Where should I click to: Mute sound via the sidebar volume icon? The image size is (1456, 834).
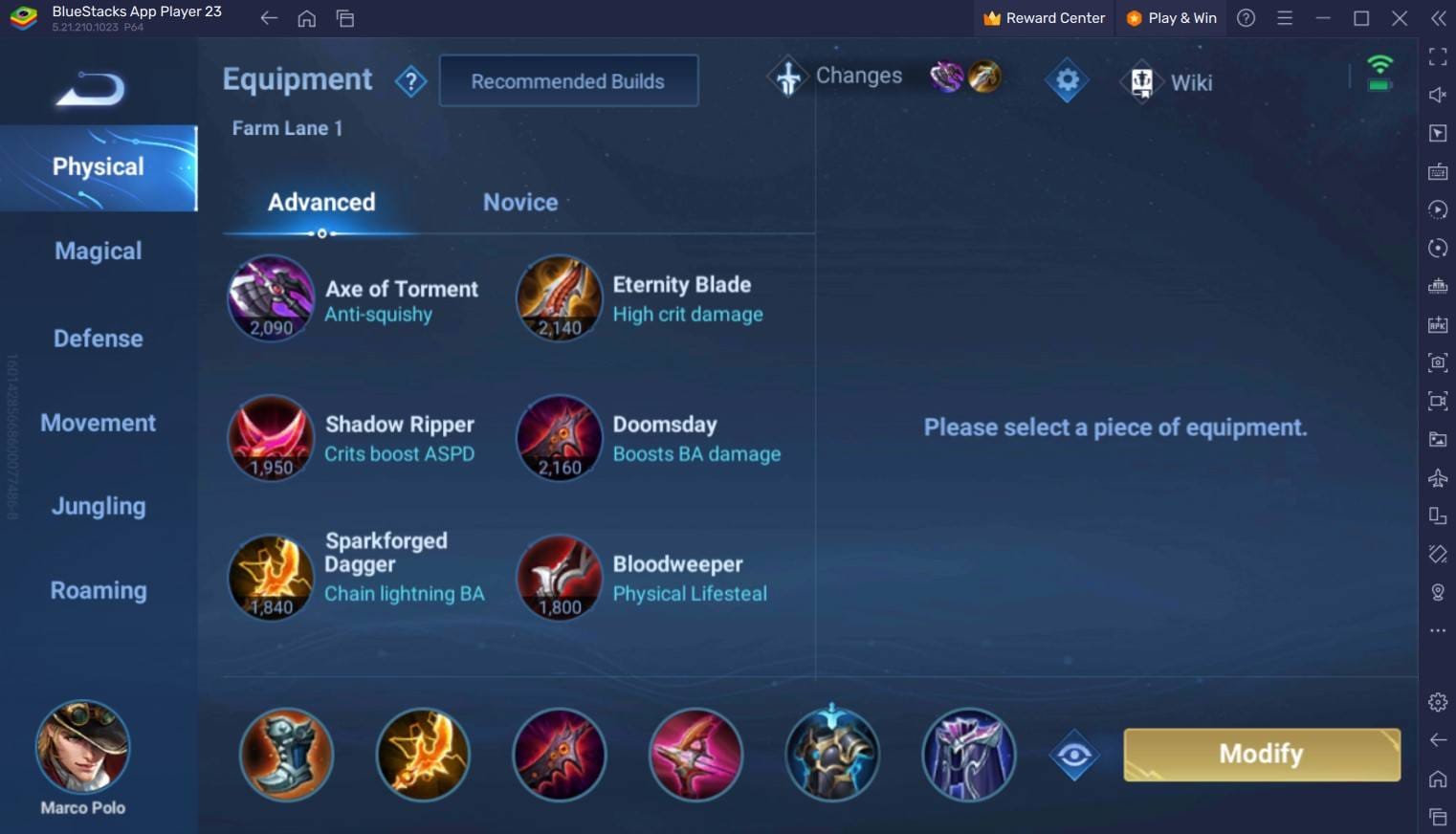[x=1437, y=95]
